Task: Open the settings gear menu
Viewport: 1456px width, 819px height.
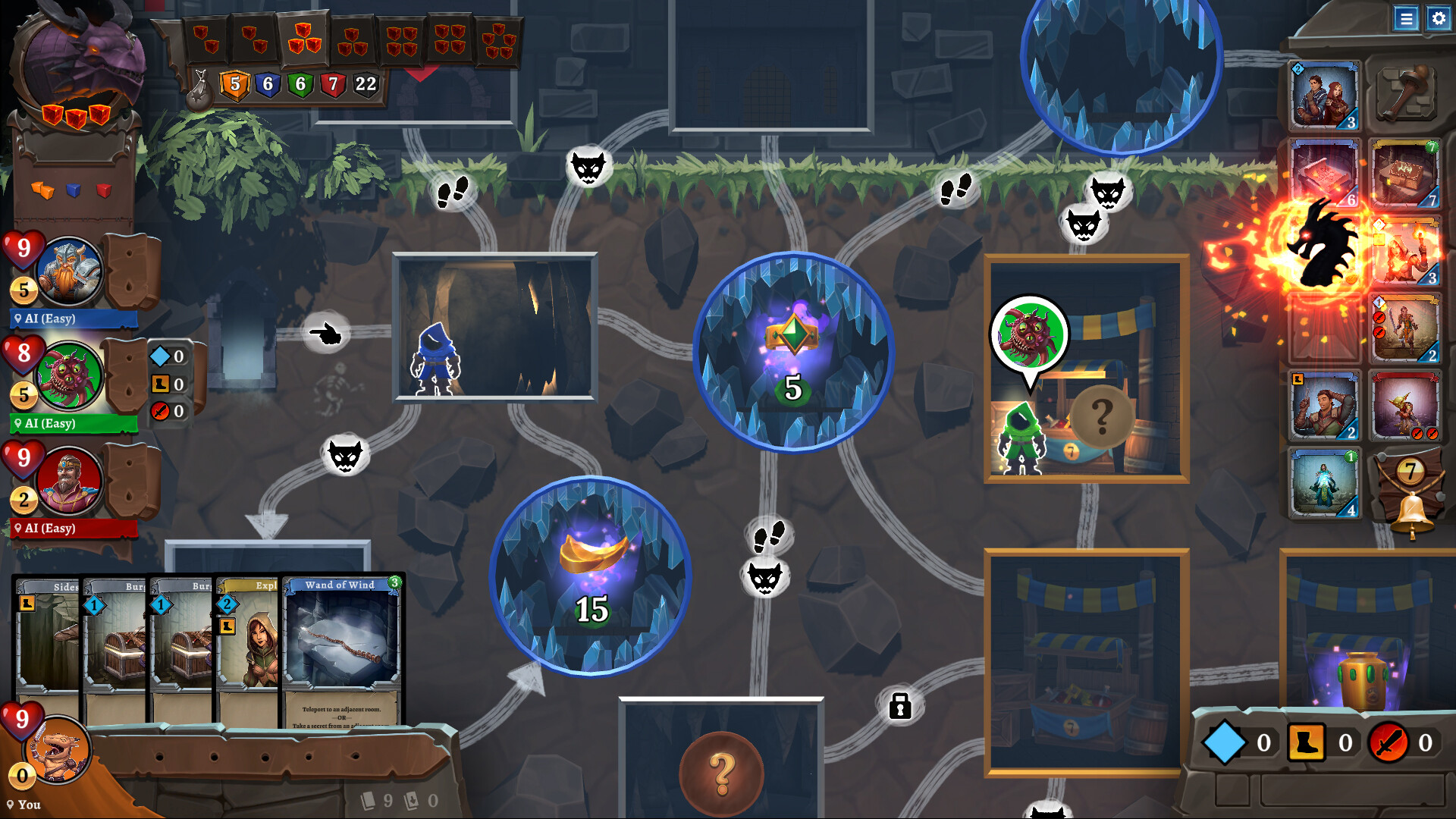Action: [x=1438, y=19]
